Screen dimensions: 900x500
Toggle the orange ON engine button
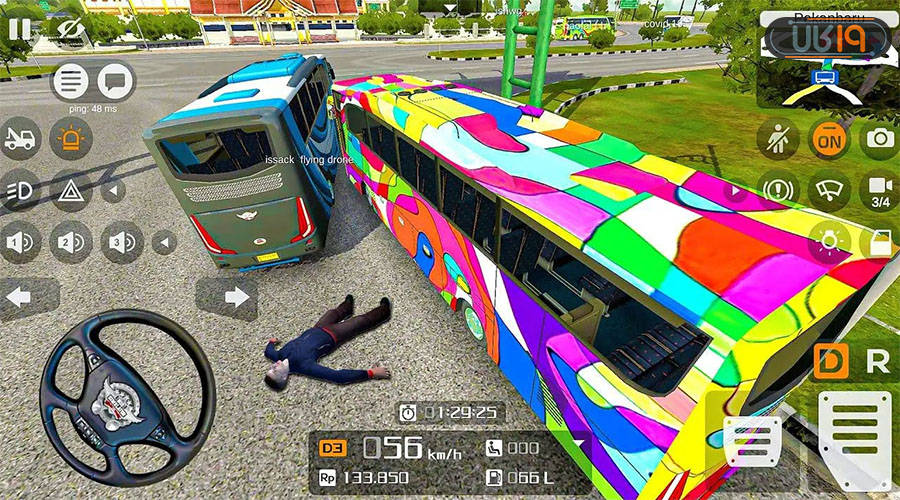(x=829, y=140)
